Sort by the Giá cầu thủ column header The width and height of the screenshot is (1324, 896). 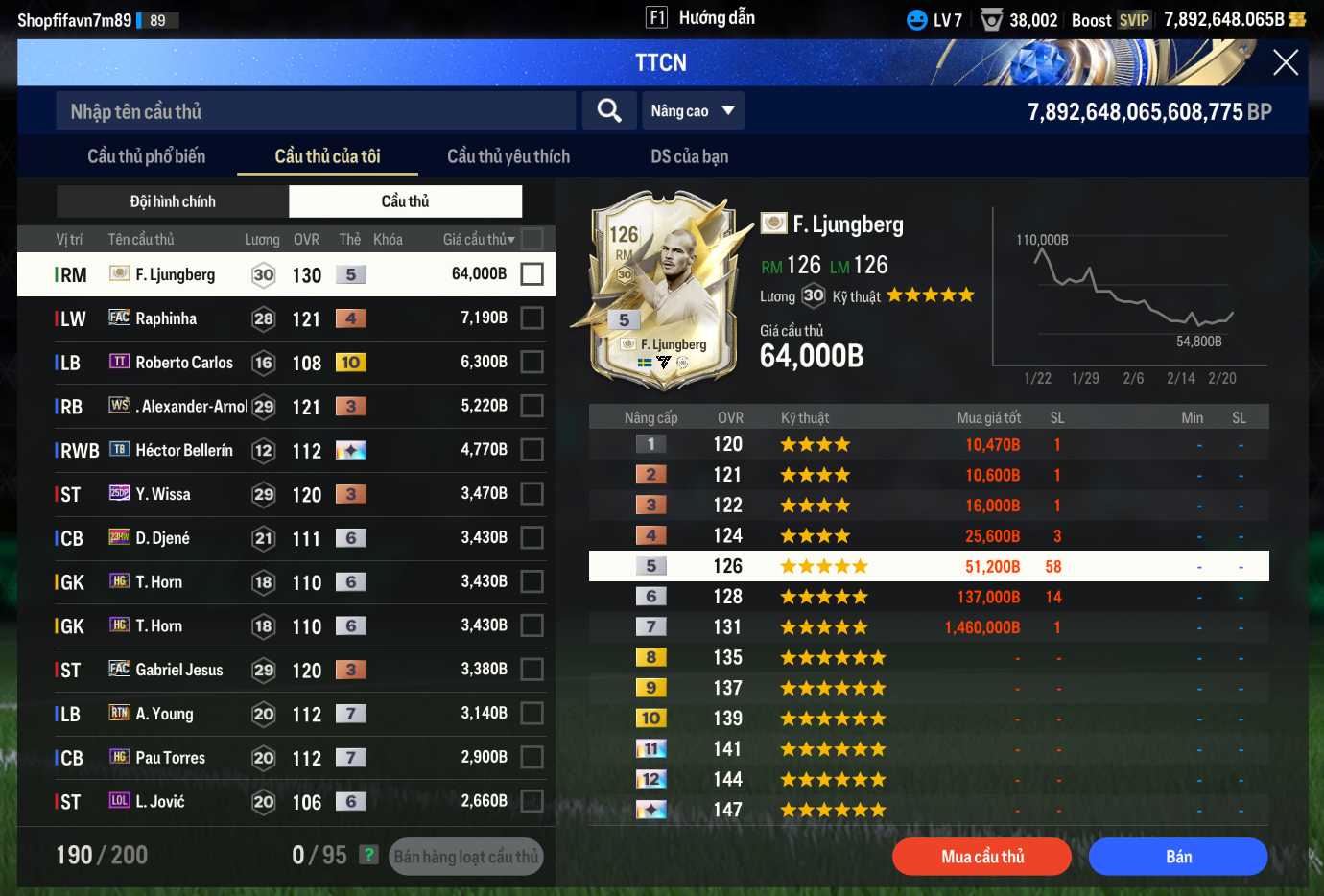point(478,240)
